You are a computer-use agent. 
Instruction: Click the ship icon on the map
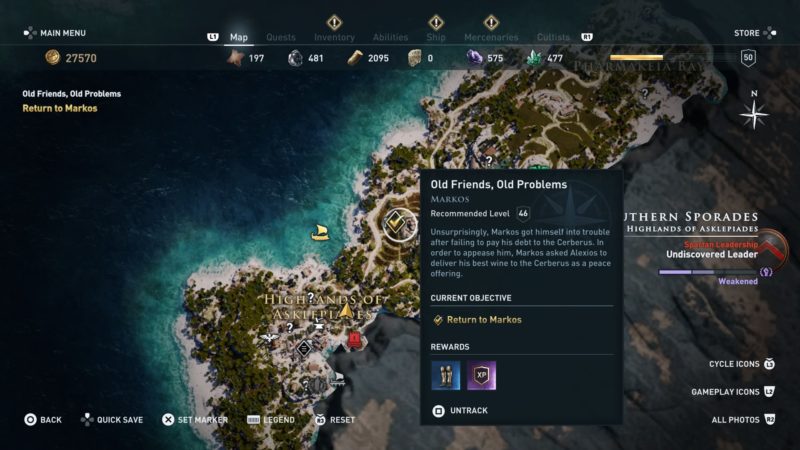click(321, 232)
